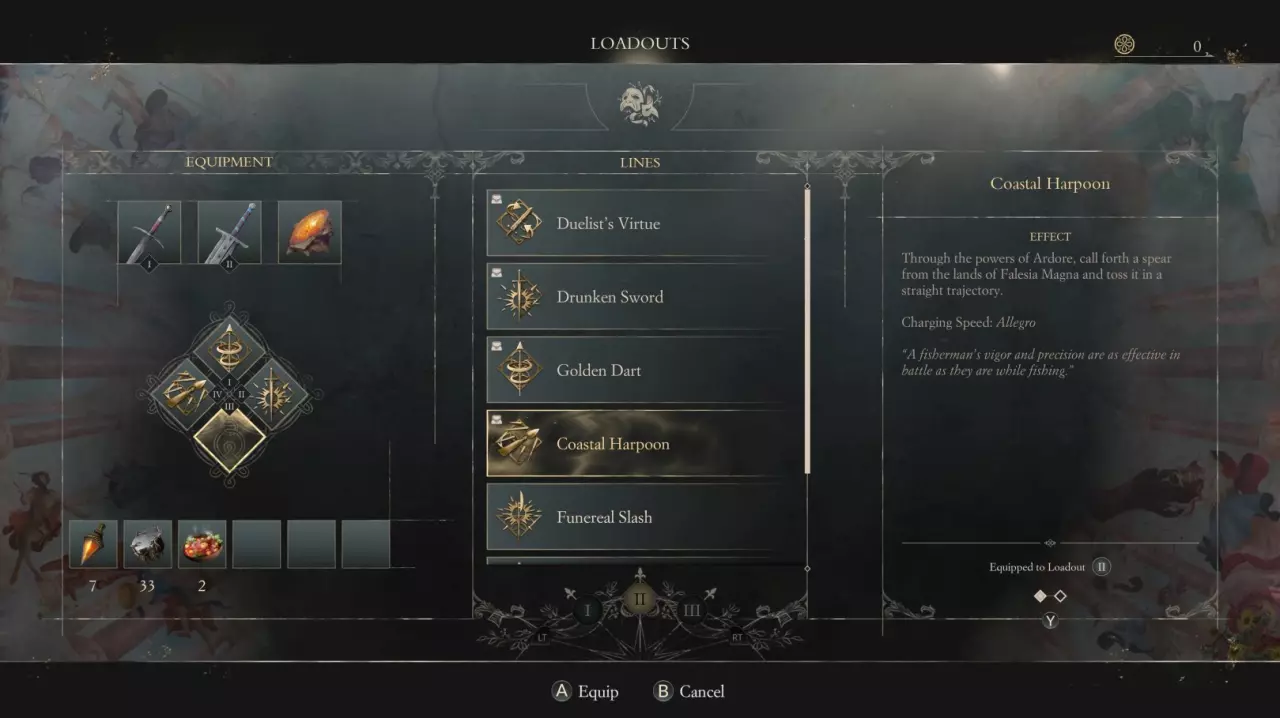Select the Coastal Harpoon slot in the diamond
Image resolution: width=1280 pixels, height=718 pixels.
pyautogui.click(x=185, y=394)
